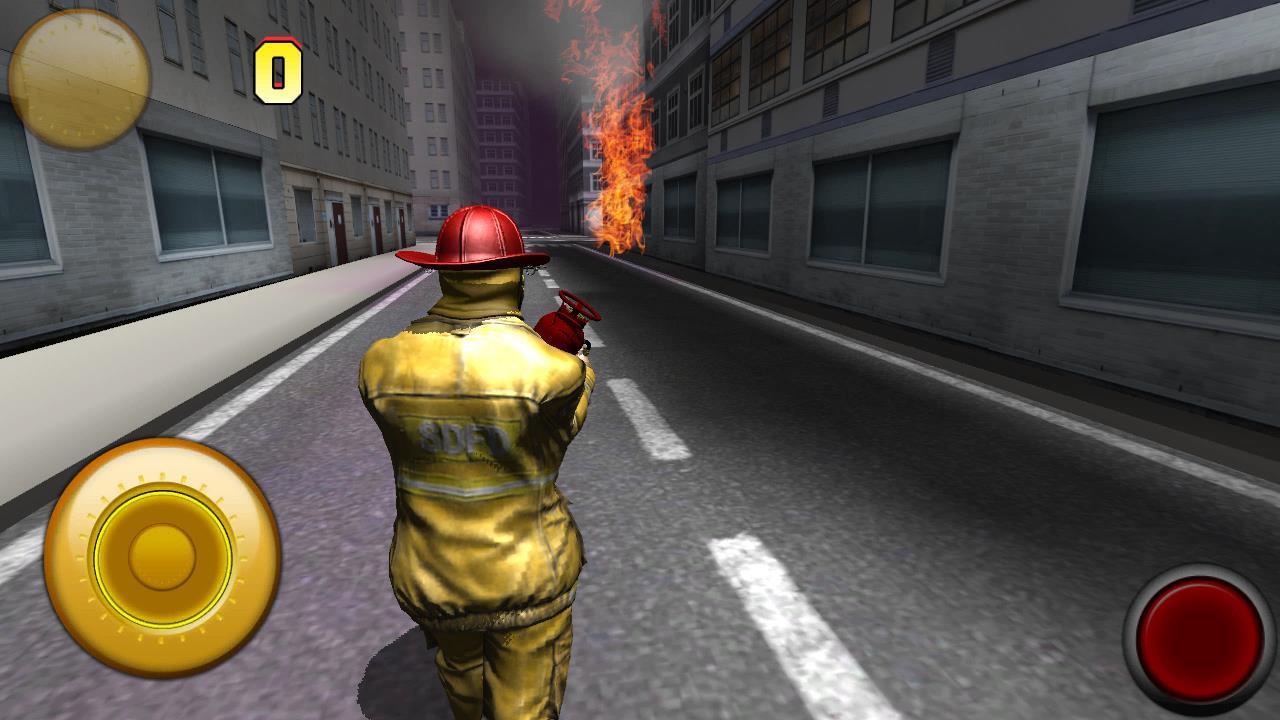
Task: Tap the SDFD logo on the firefighter's jacket
Action: click(463, 435)
